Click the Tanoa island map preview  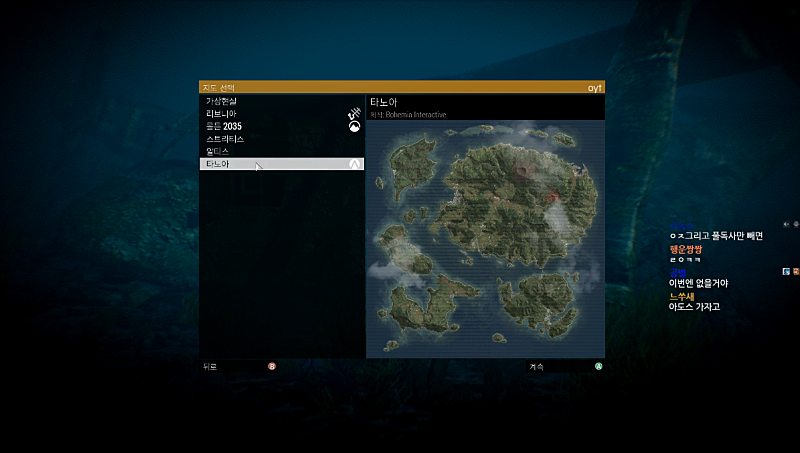[x=485, y=238]
